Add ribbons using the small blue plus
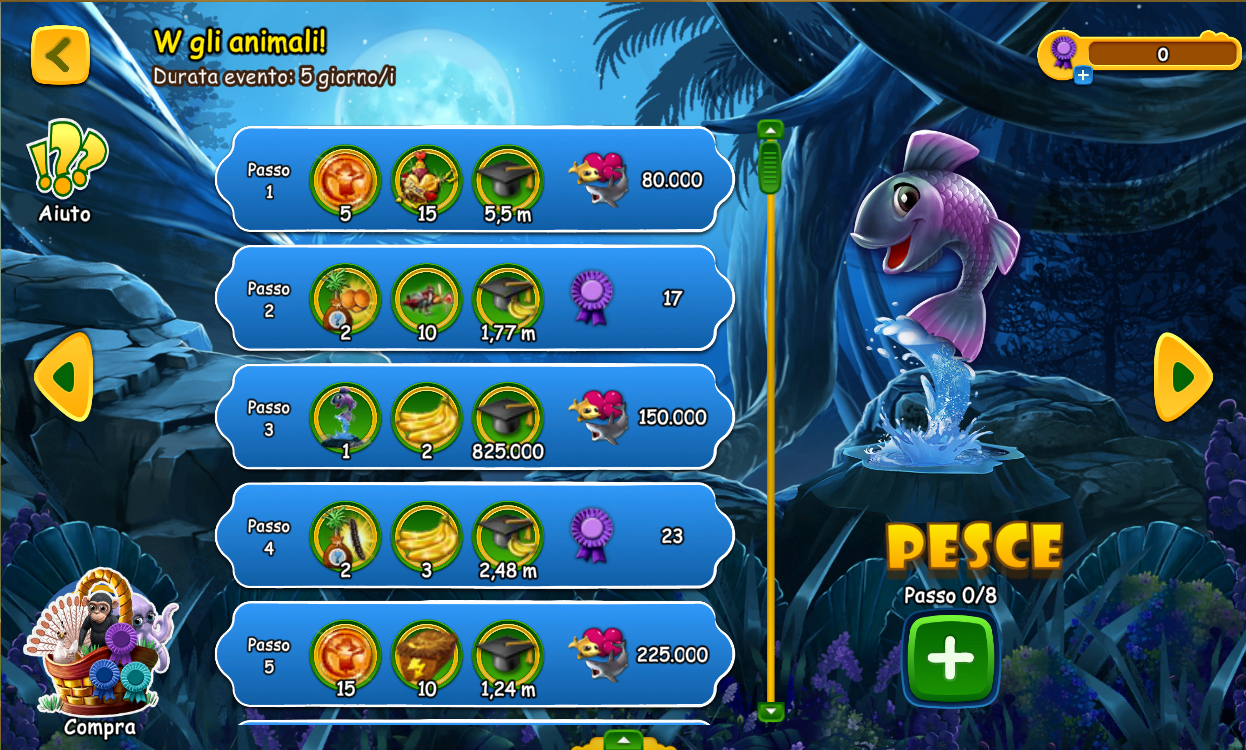The height and width of the screenshot is (750, 1246). pyautogui.click(x=1083, y=75)
